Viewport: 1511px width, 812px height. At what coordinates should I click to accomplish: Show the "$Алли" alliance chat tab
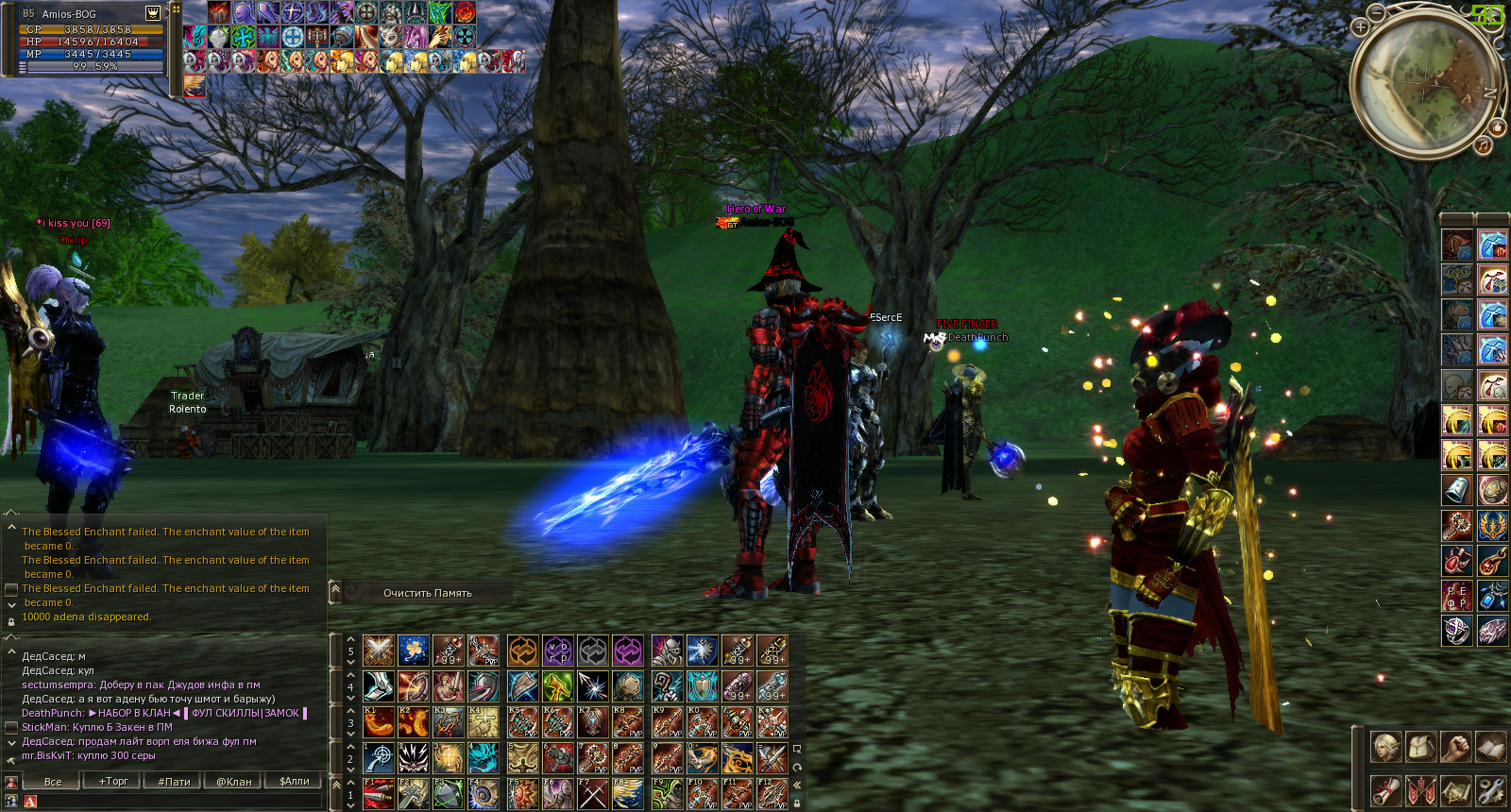(x=295, y=781)
